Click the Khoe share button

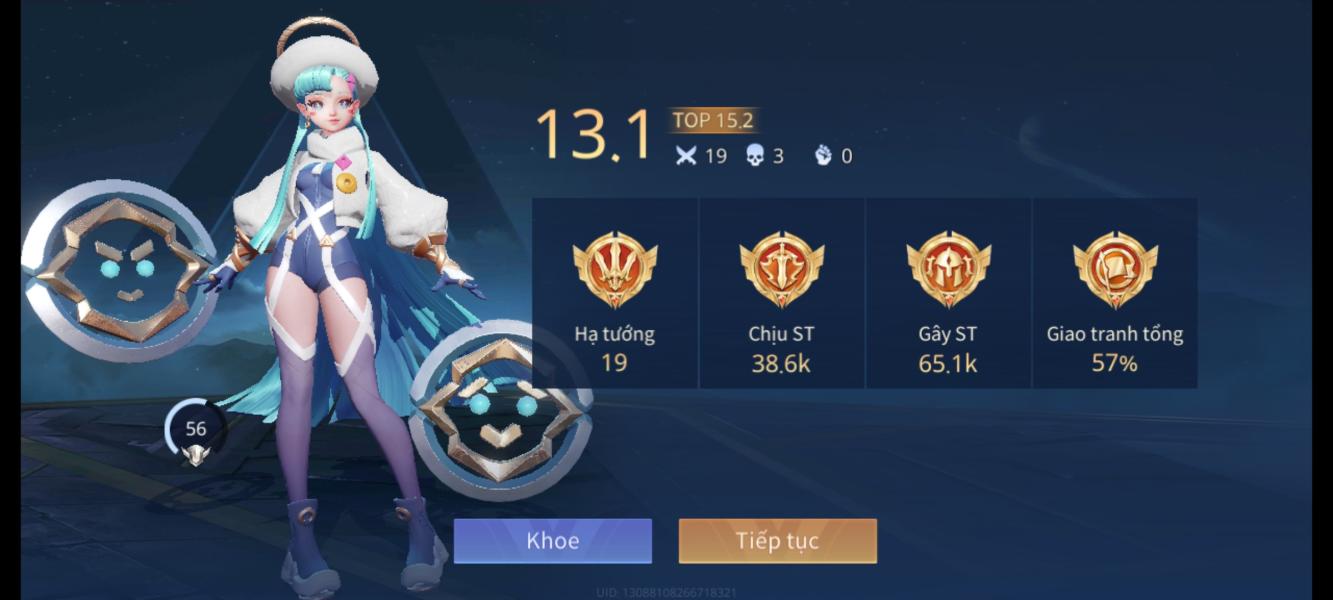552,541
